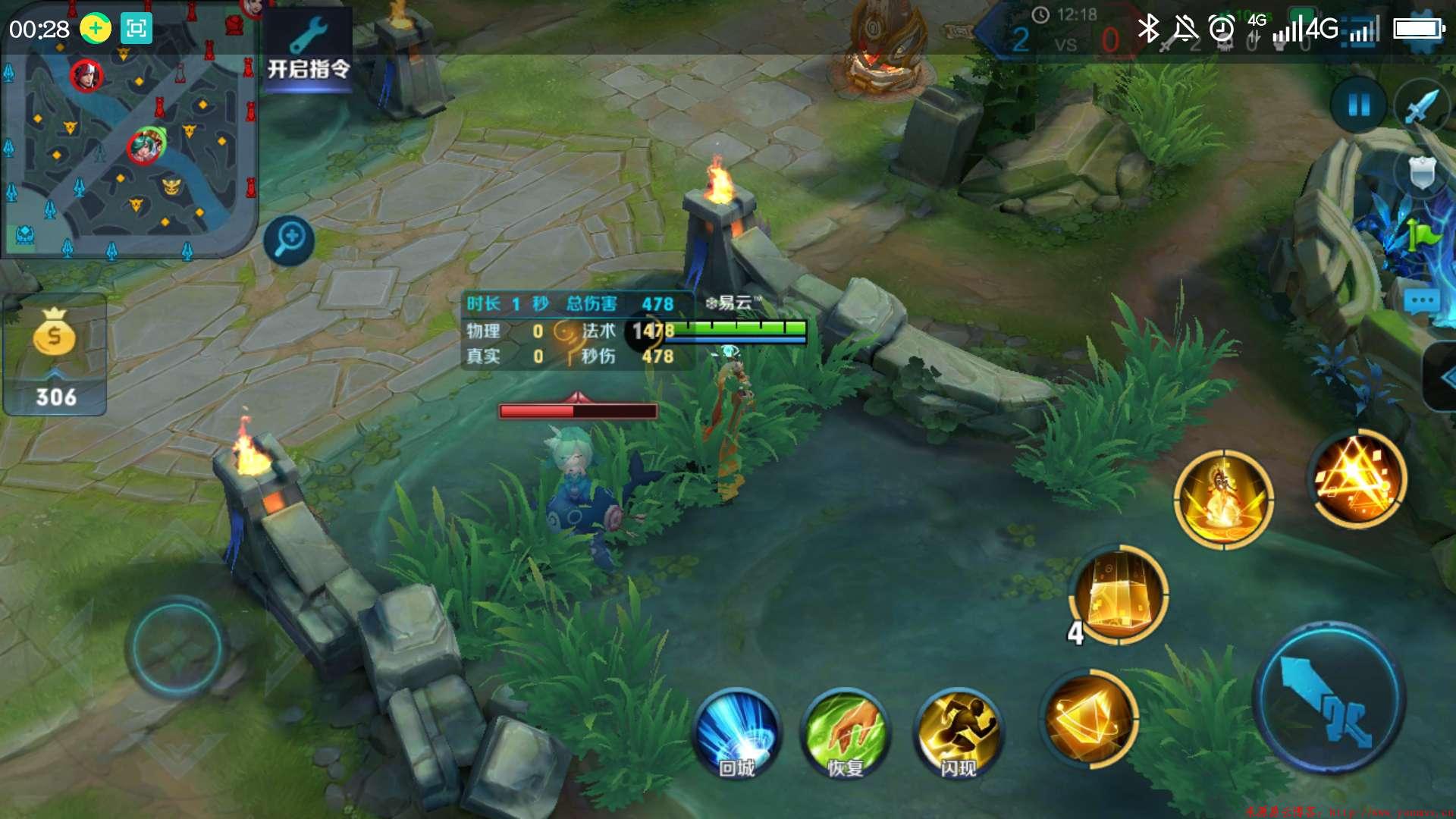This screenshot has height=819, width=1456.
Task: Tap the green plus recorder overlay button
Action: coord(96,29)
